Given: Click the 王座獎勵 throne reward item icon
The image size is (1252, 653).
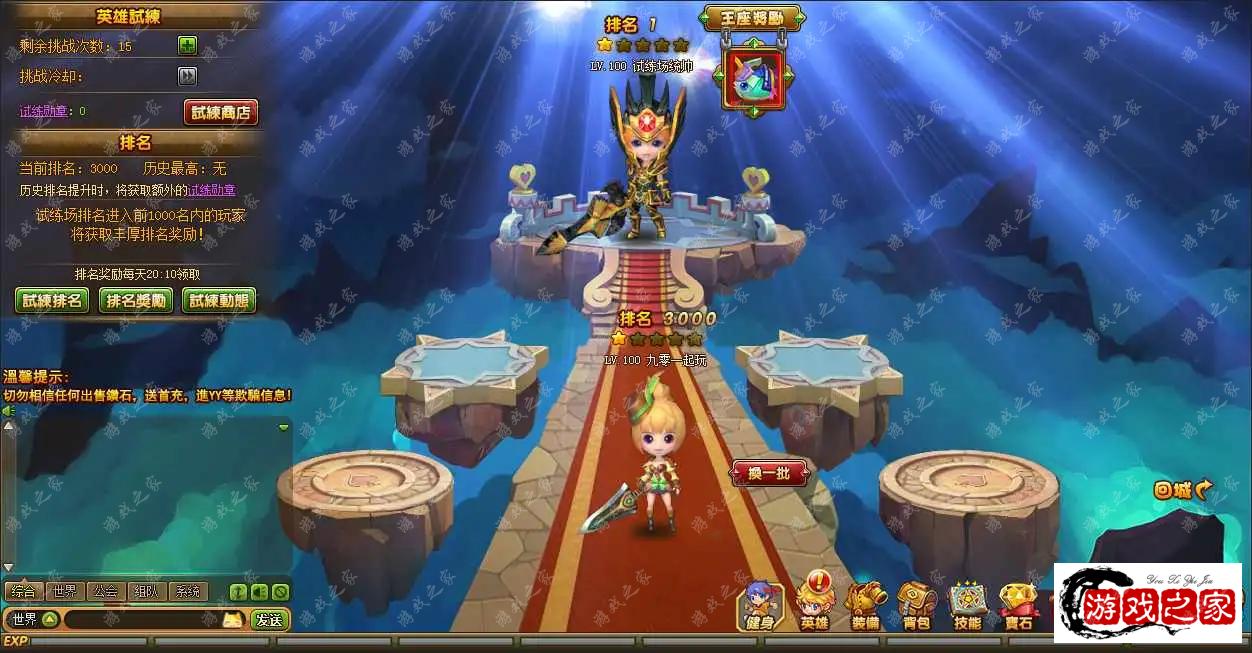Looking at the screenshot, I should (755, 77).
